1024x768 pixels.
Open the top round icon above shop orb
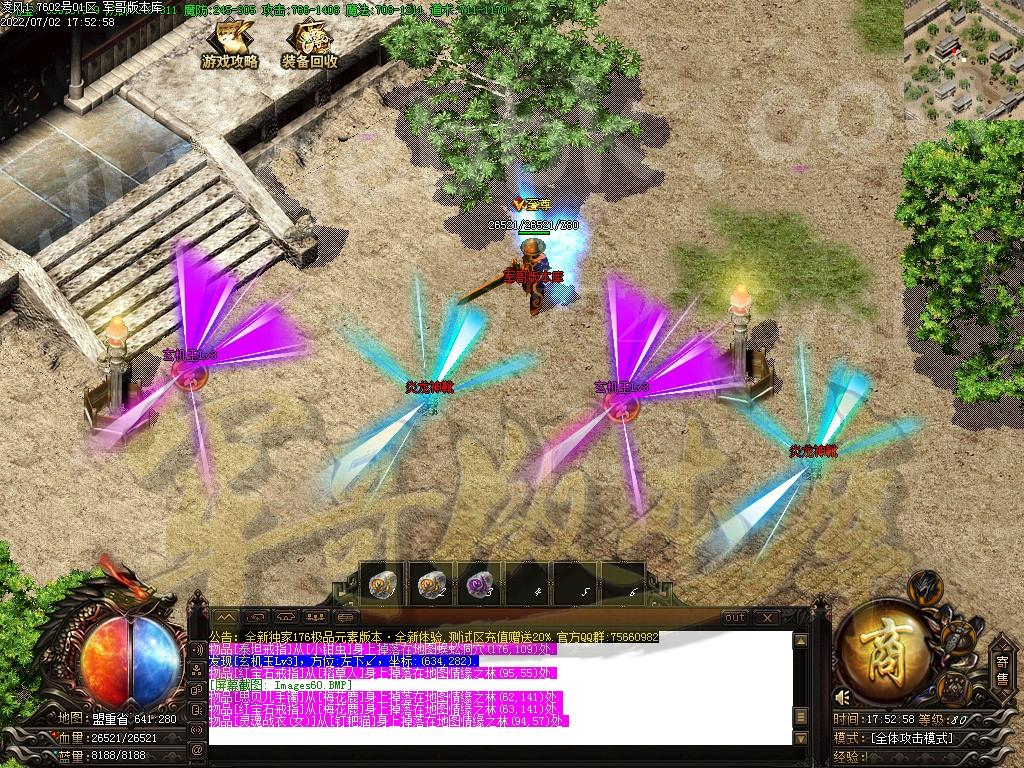[924, 585]
